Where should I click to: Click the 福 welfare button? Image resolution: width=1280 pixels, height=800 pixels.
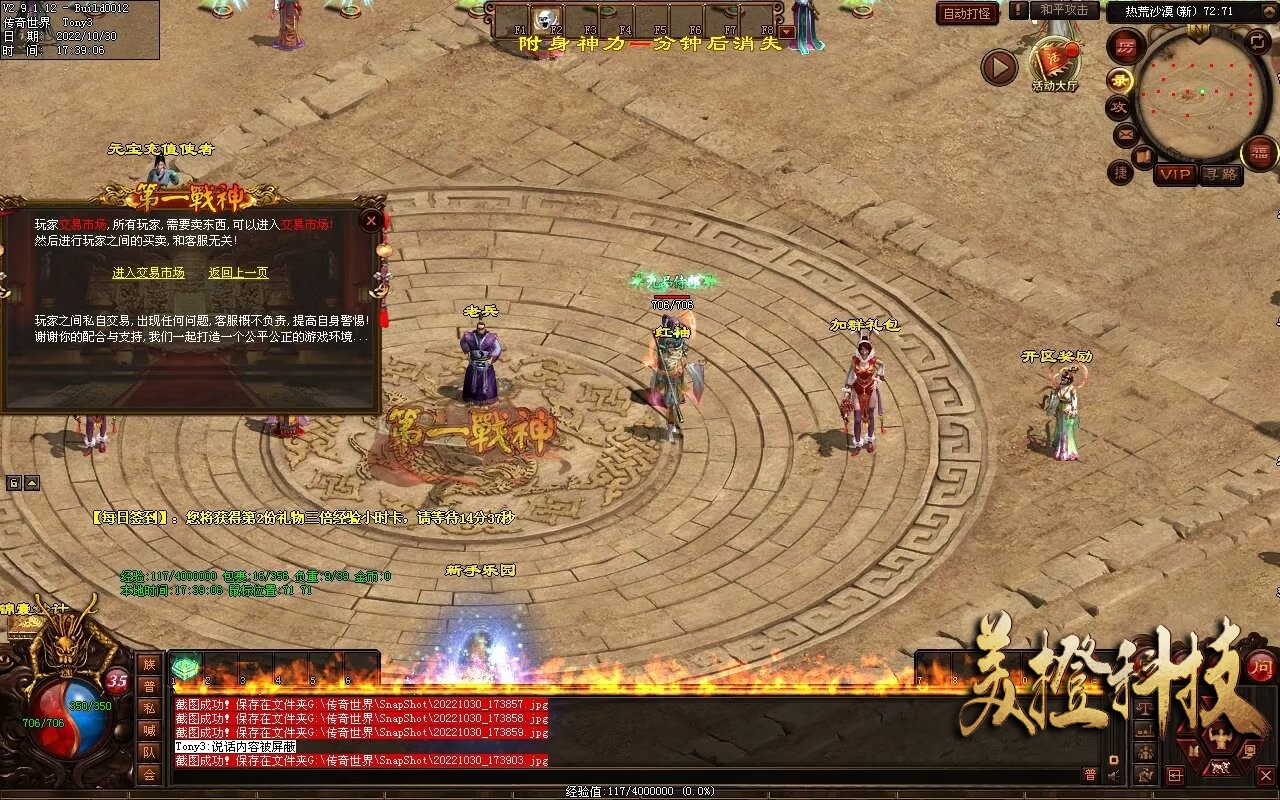click(x=1259, y=152)
